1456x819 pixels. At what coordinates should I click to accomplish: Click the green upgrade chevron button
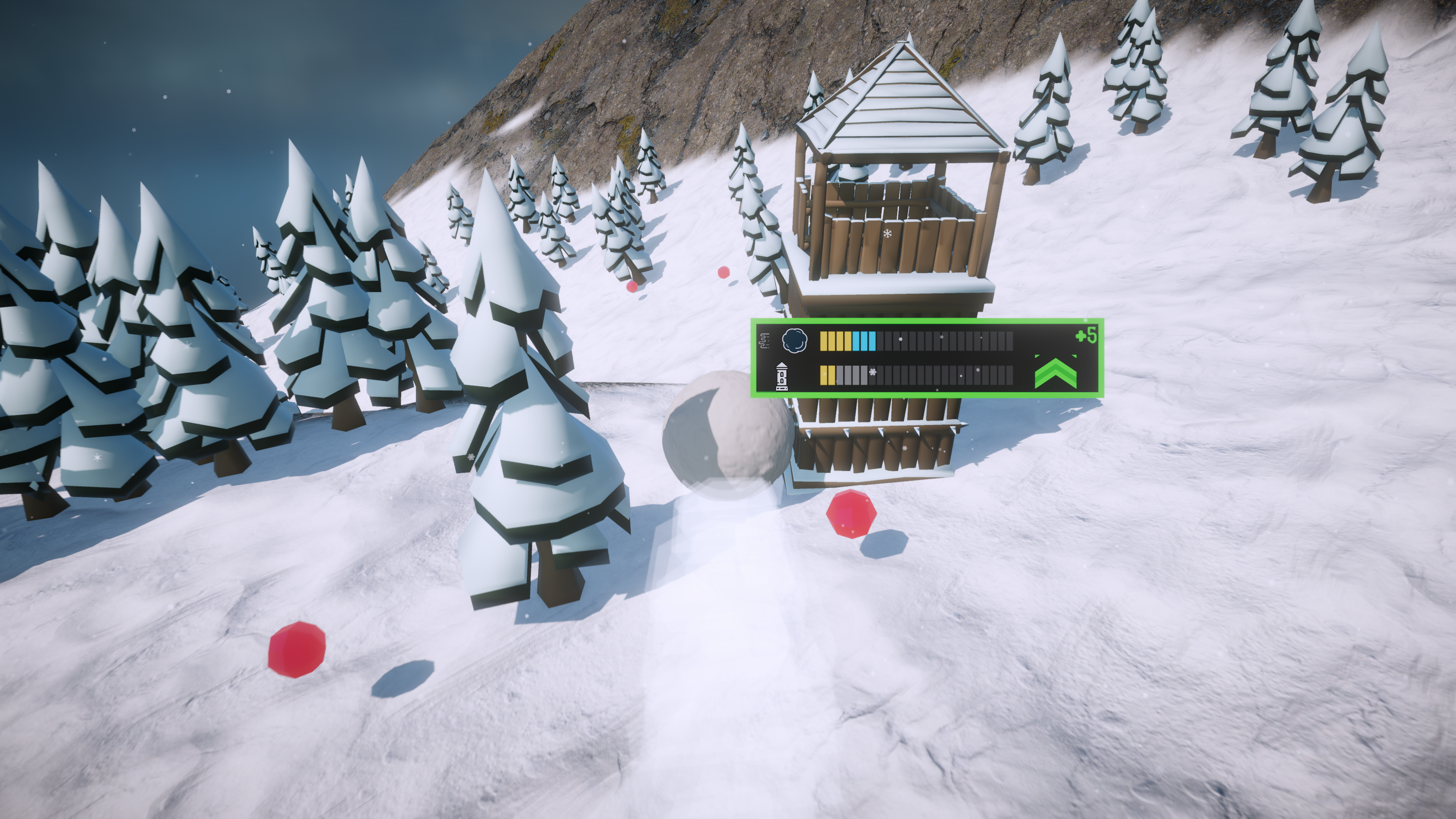pyautogui.click(x=1055, y=373)
